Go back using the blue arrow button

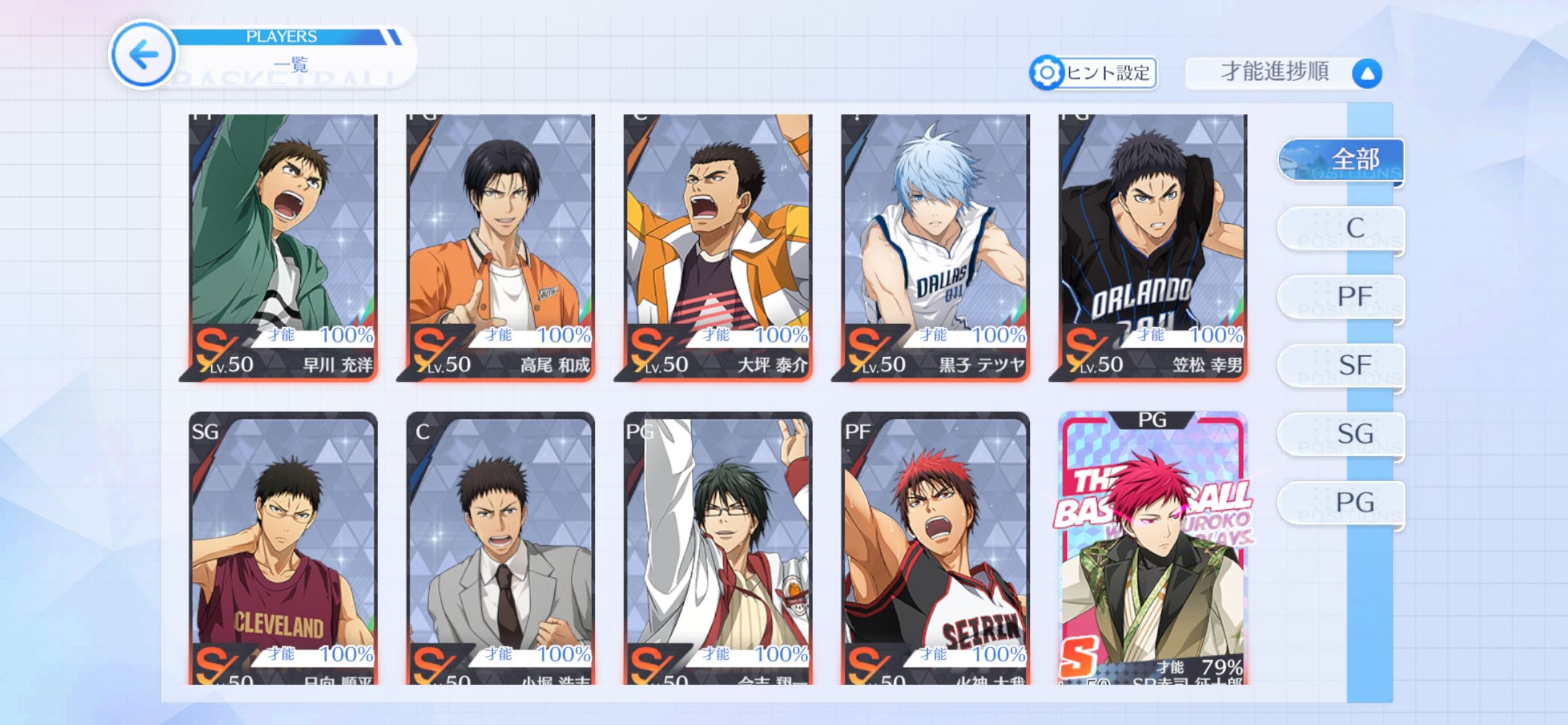[143, 55]
